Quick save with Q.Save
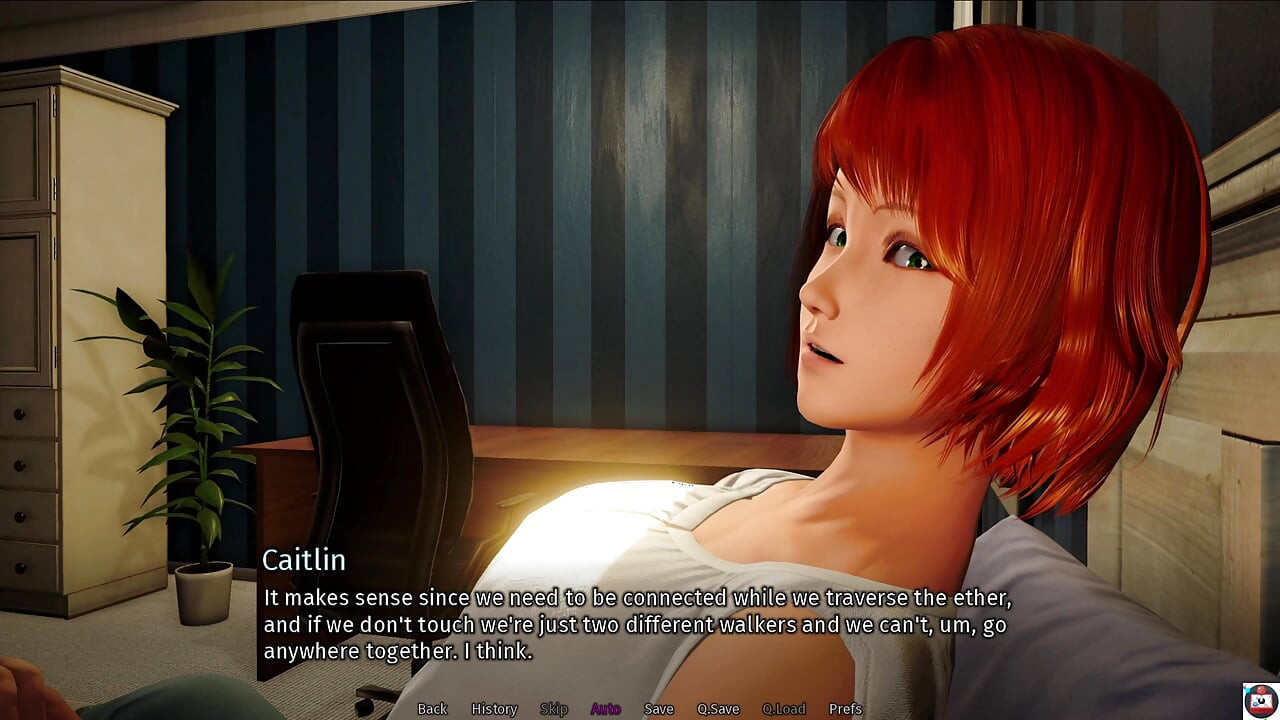Viewport: 1280px width, 720px height. [718, 709]
